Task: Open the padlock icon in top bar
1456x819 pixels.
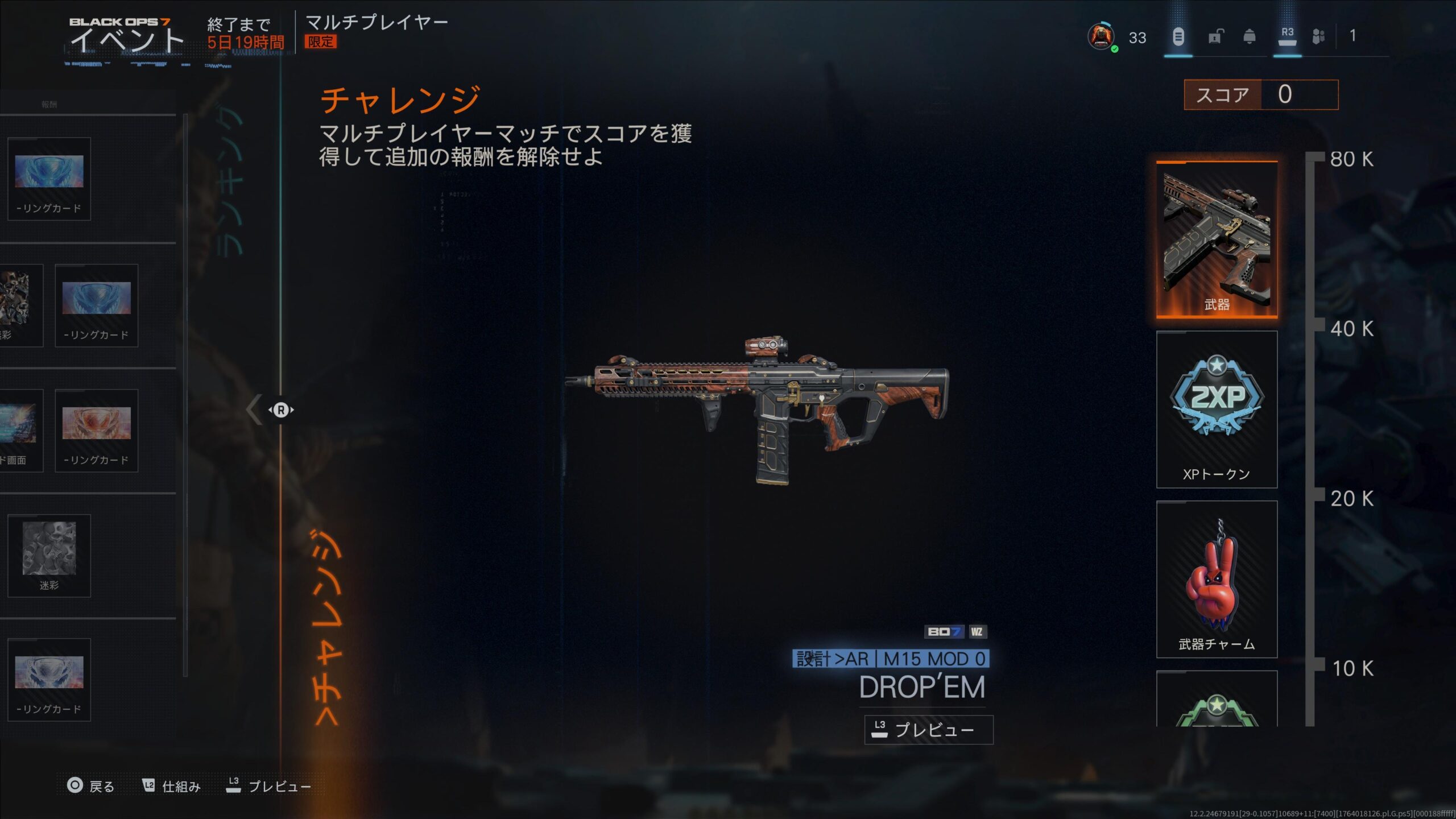Action: point(1214,37)
